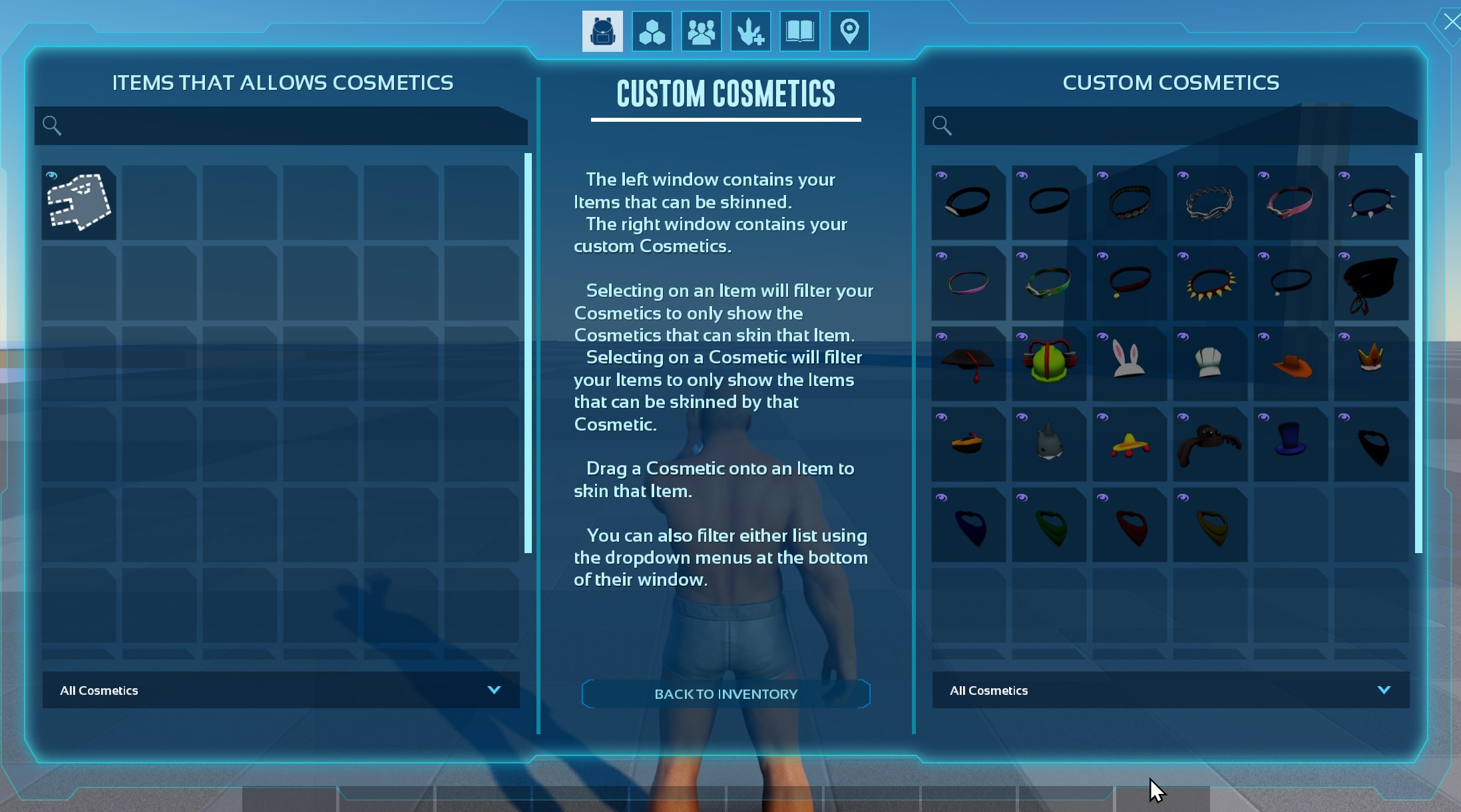
Task: Open the backpack inventory tab
Action: [602, 31]
